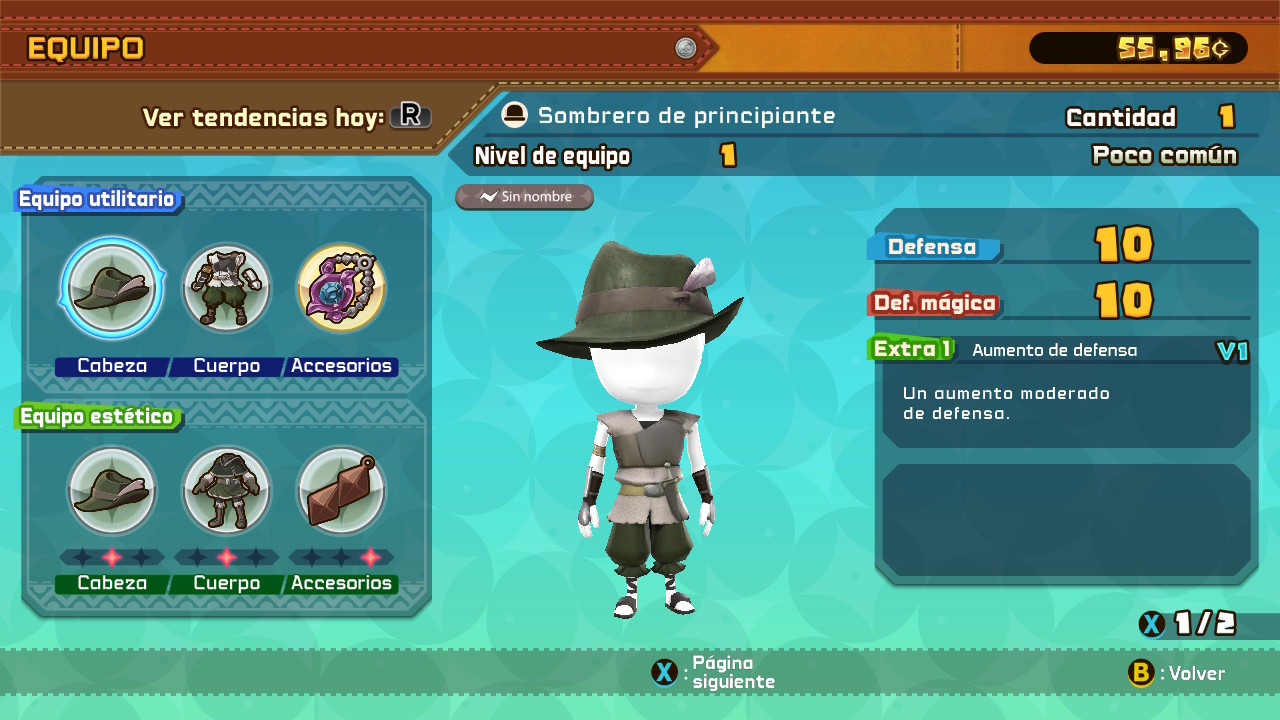Screen dimensions: 1280x720
Task: Select the cosmetic body outfit slot
Action: click(x=227, y=490)
